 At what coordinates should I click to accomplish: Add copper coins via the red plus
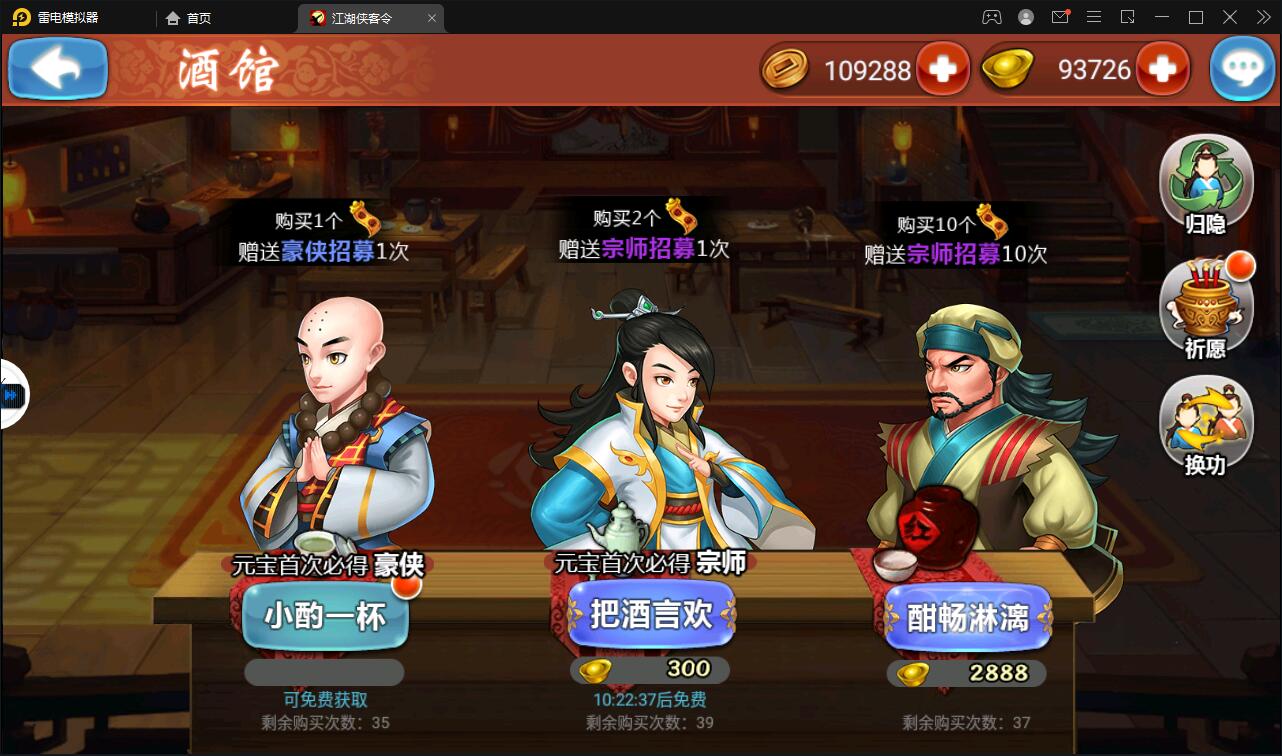pos(944,69)
